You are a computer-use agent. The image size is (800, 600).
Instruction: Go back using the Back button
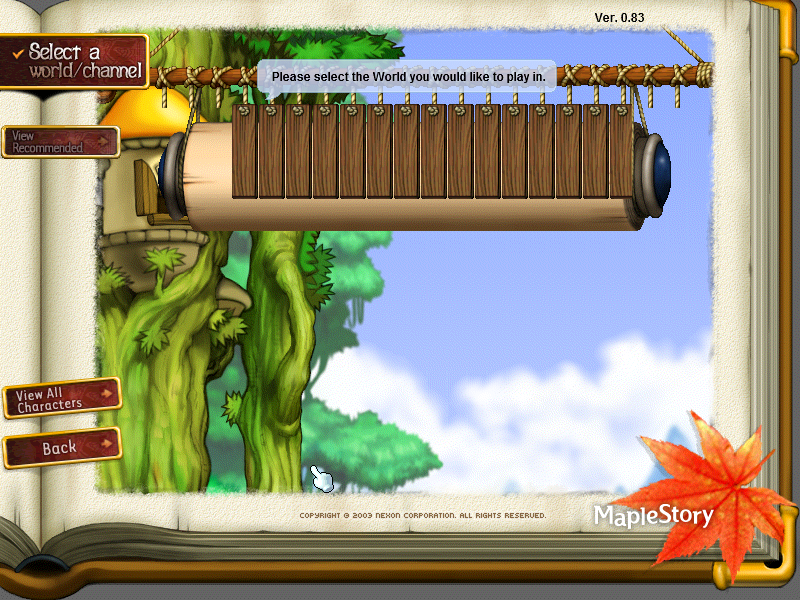pyautogui.click(x=62, y=448)
